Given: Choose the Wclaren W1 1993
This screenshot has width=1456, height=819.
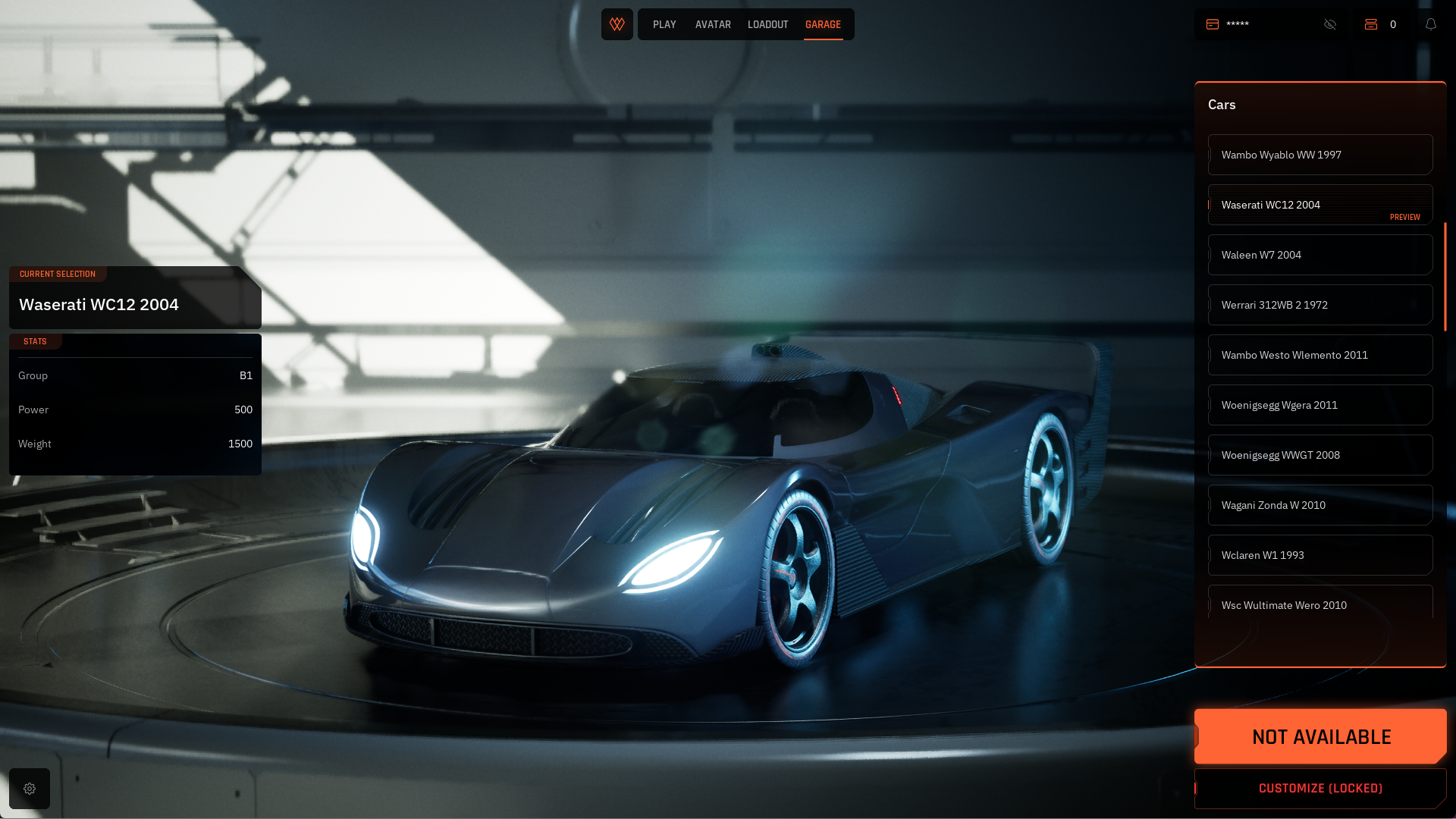Looking at the screenshot, I should (x=1319, y=555).
